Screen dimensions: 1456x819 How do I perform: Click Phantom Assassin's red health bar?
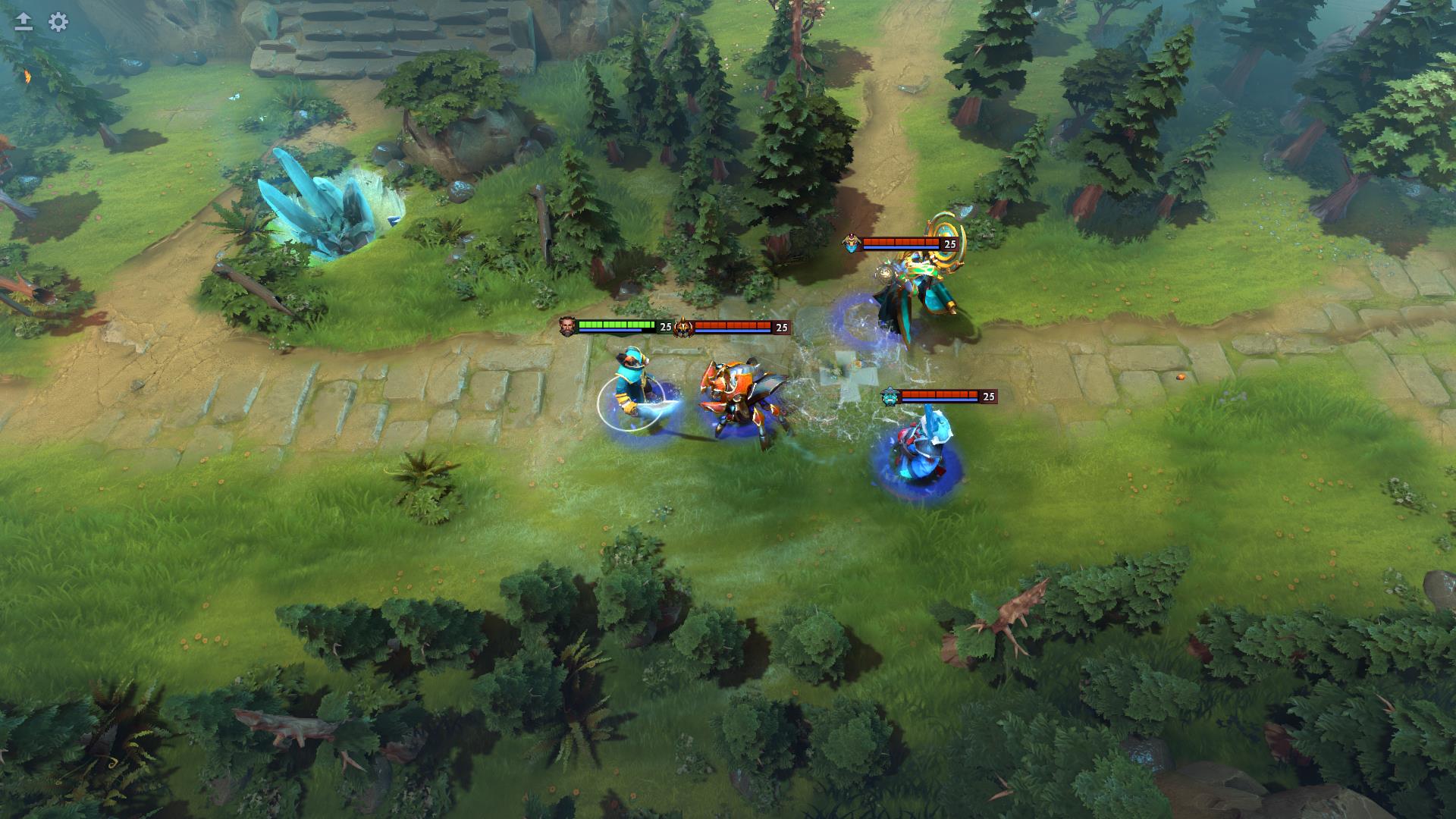(902, 240)
